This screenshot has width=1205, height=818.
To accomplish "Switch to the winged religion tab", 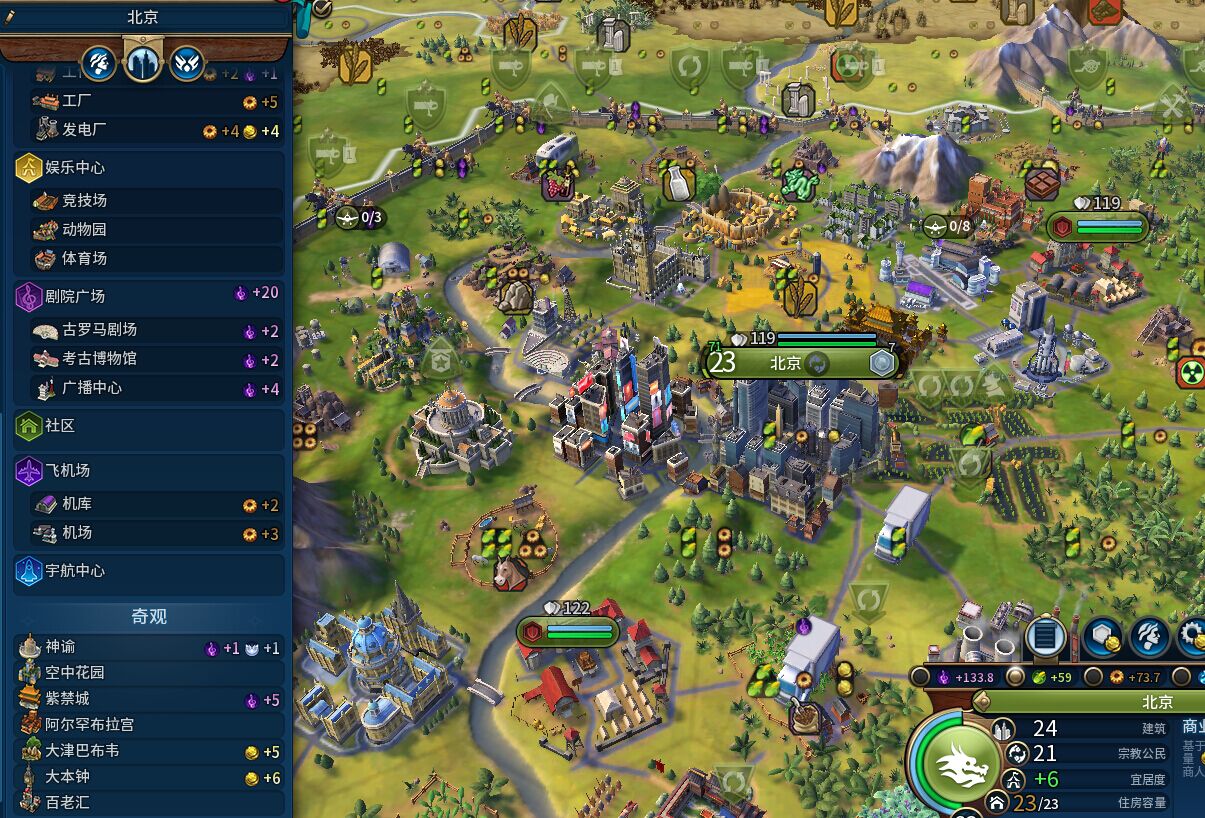I will point(187,64).
